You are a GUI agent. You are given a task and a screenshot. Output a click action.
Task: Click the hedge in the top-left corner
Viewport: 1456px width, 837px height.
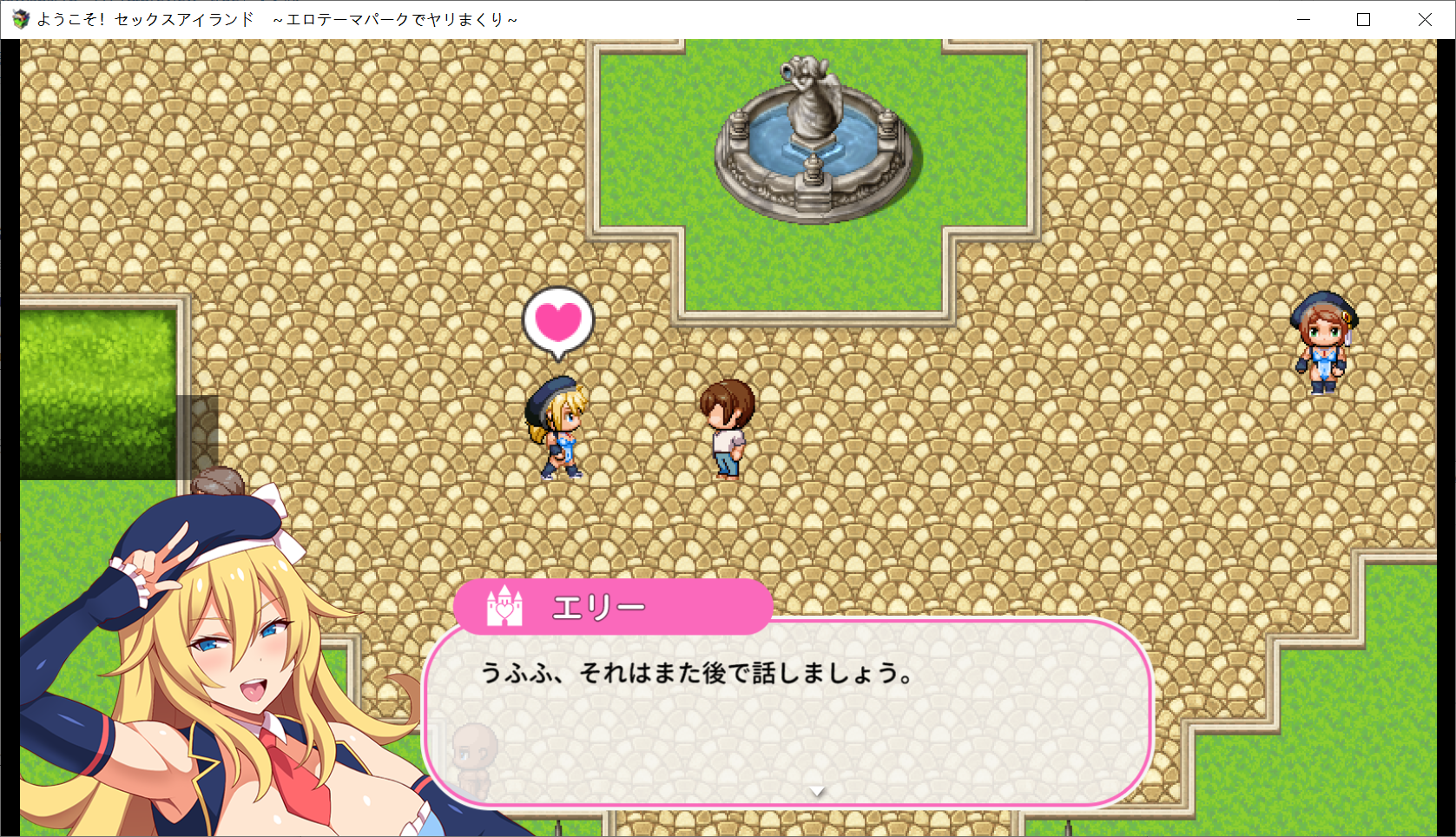96,391
